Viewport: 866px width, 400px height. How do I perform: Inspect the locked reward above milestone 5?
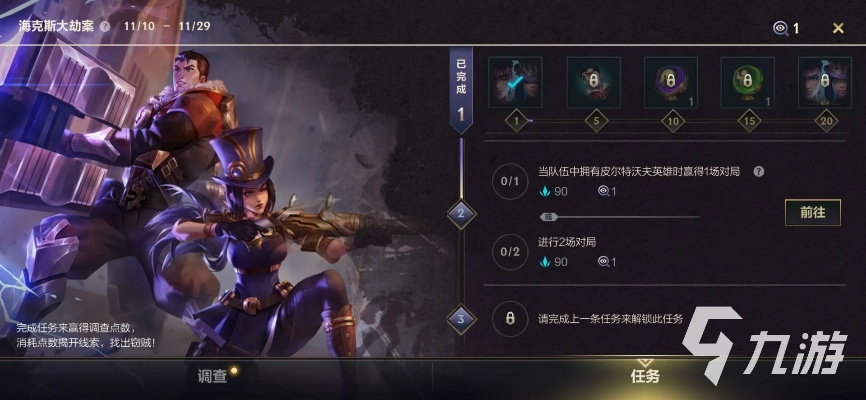pyautogui.click(x=593, y=82)
